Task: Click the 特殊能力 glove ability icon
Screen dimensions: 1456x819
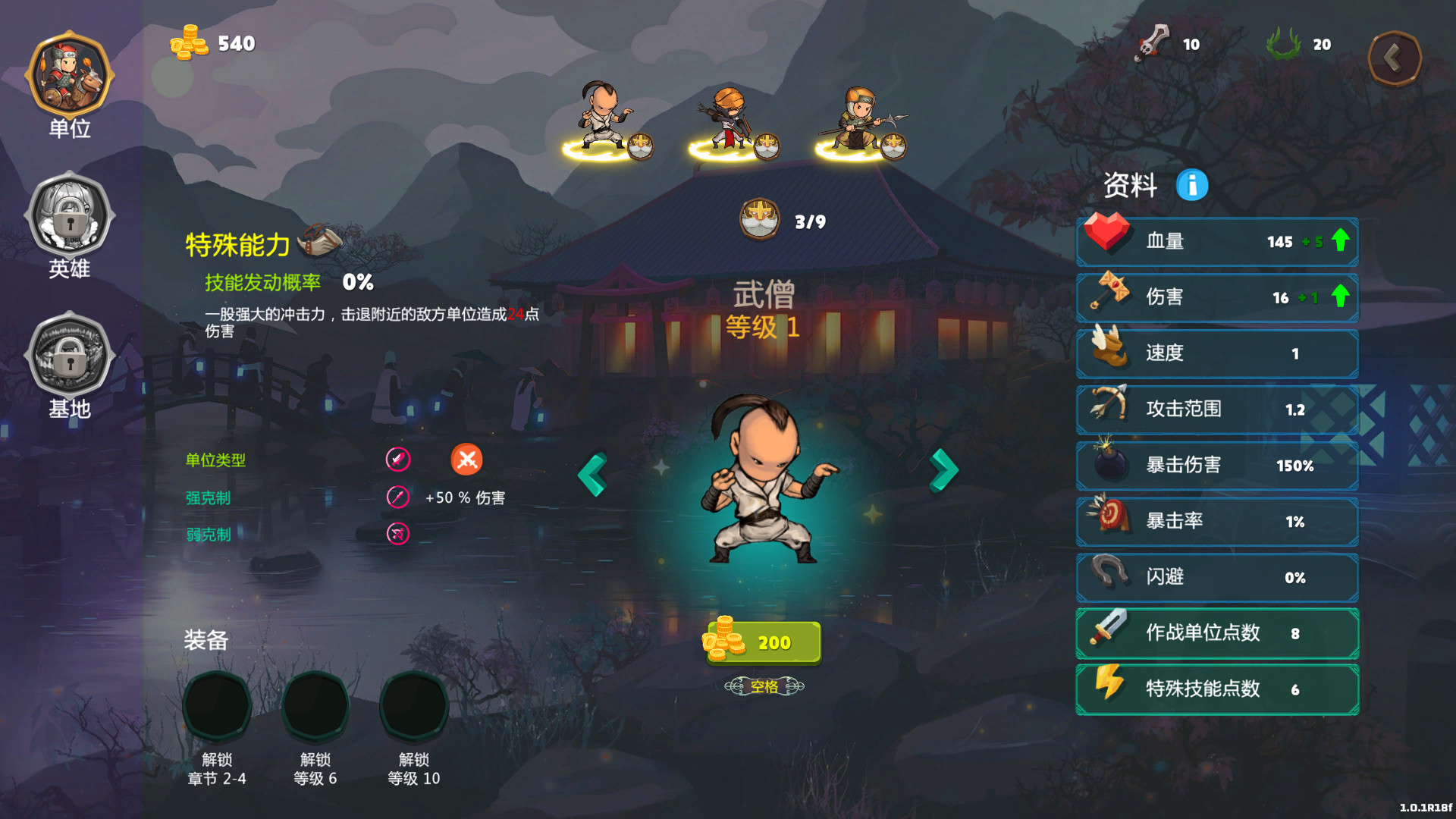Action: pyautogui.click(x=320, y=240)
